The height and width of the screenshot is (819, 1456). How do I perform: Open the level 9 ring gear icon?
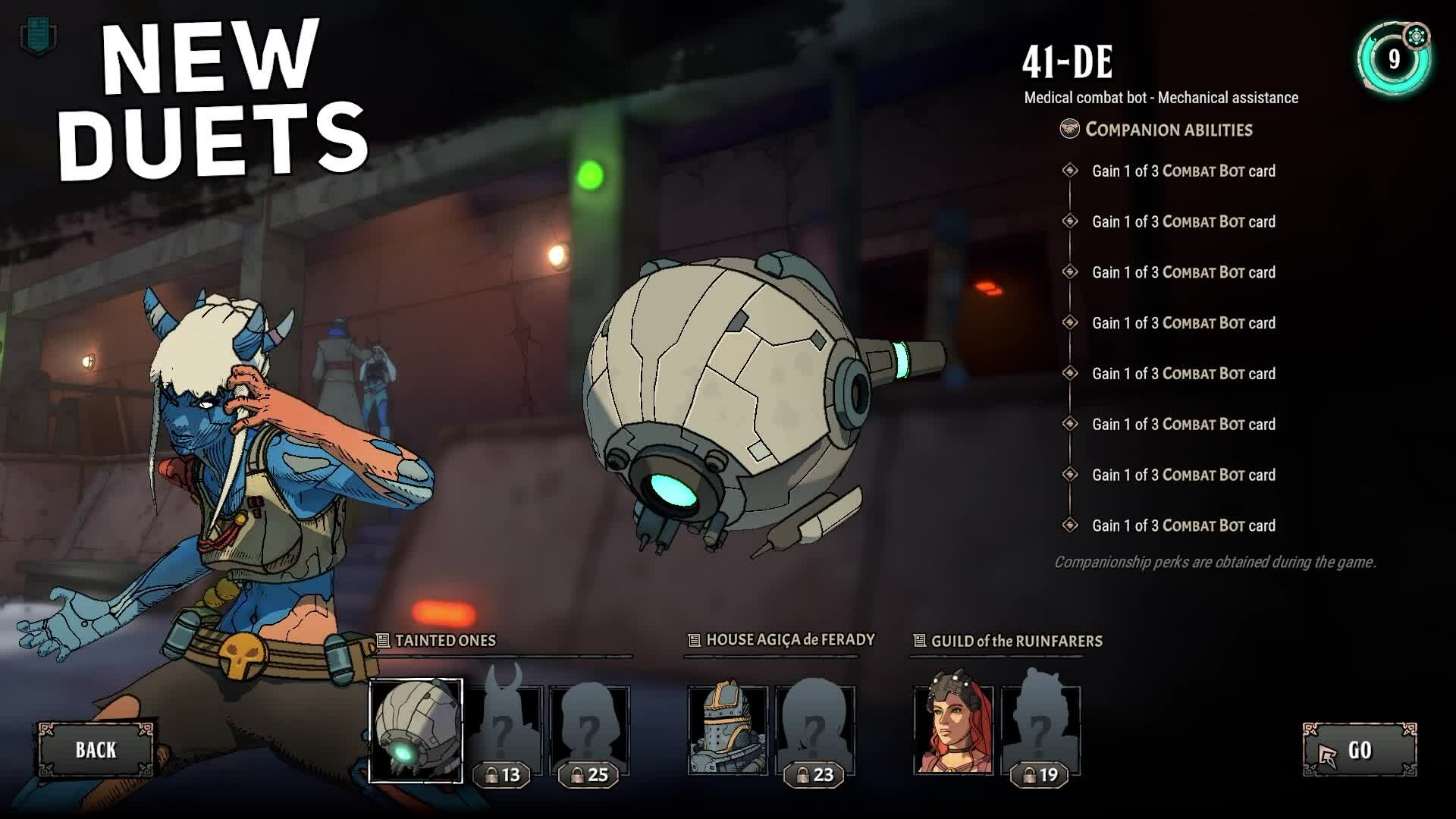click(1416, 36)
